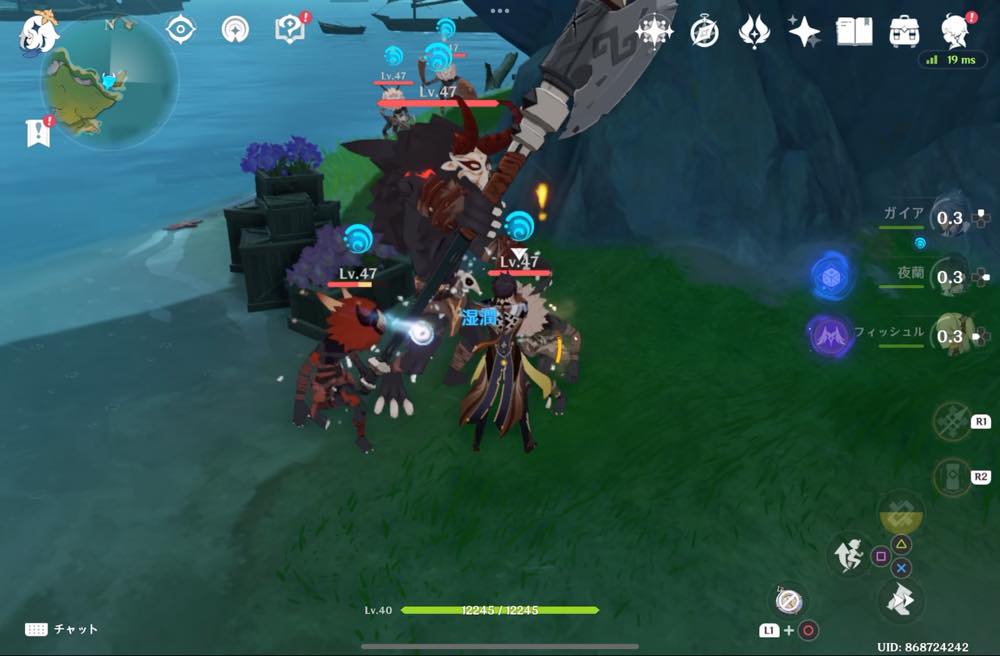The height and width of the screenshot is (656, 1000).
Task: Open the Paimon main menu
Action: (38, 32)
